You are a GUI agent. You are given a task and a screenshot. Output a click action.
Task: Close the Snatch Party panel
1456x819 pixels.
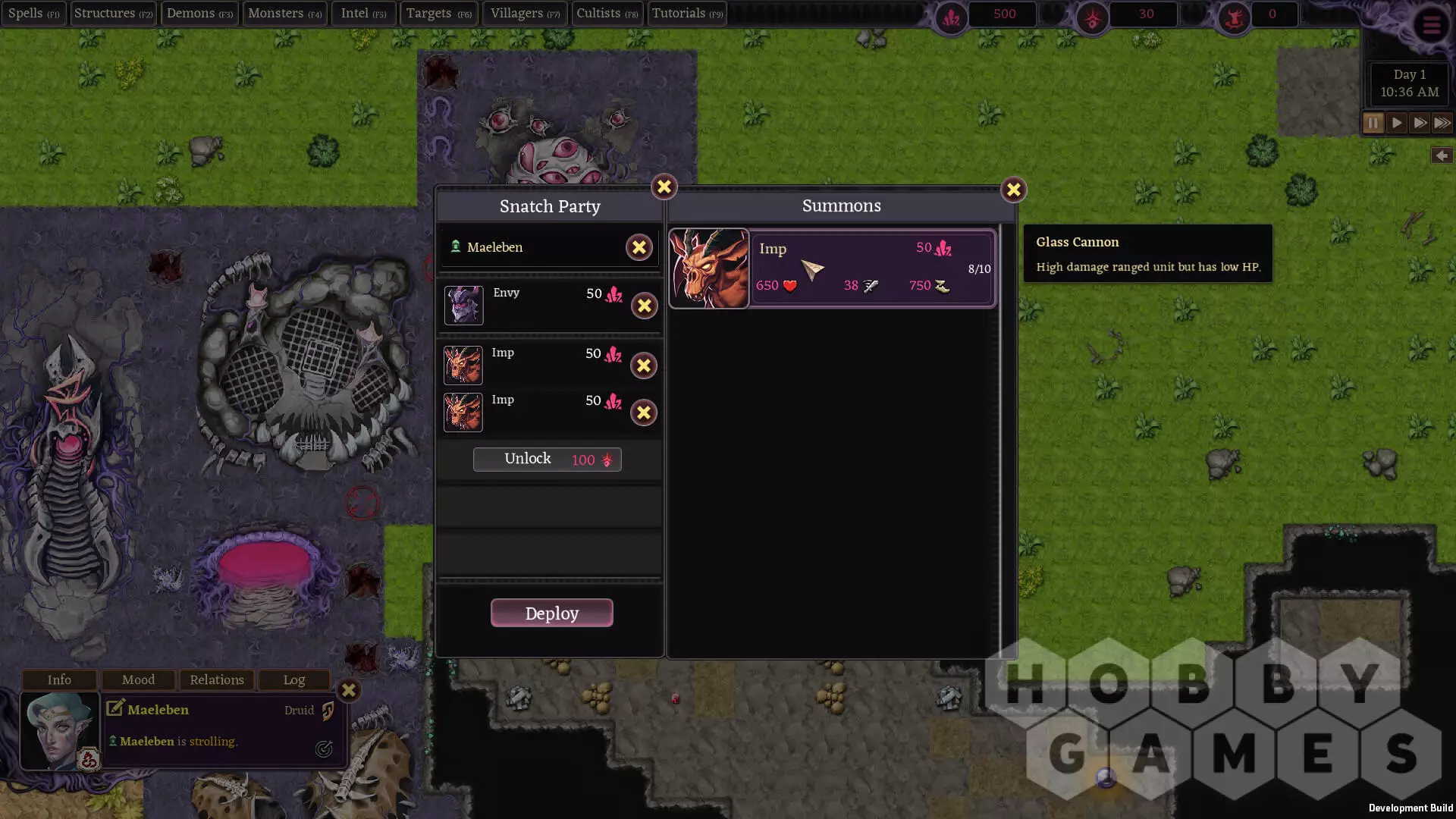pyautogui.click(x=664, y=187)
